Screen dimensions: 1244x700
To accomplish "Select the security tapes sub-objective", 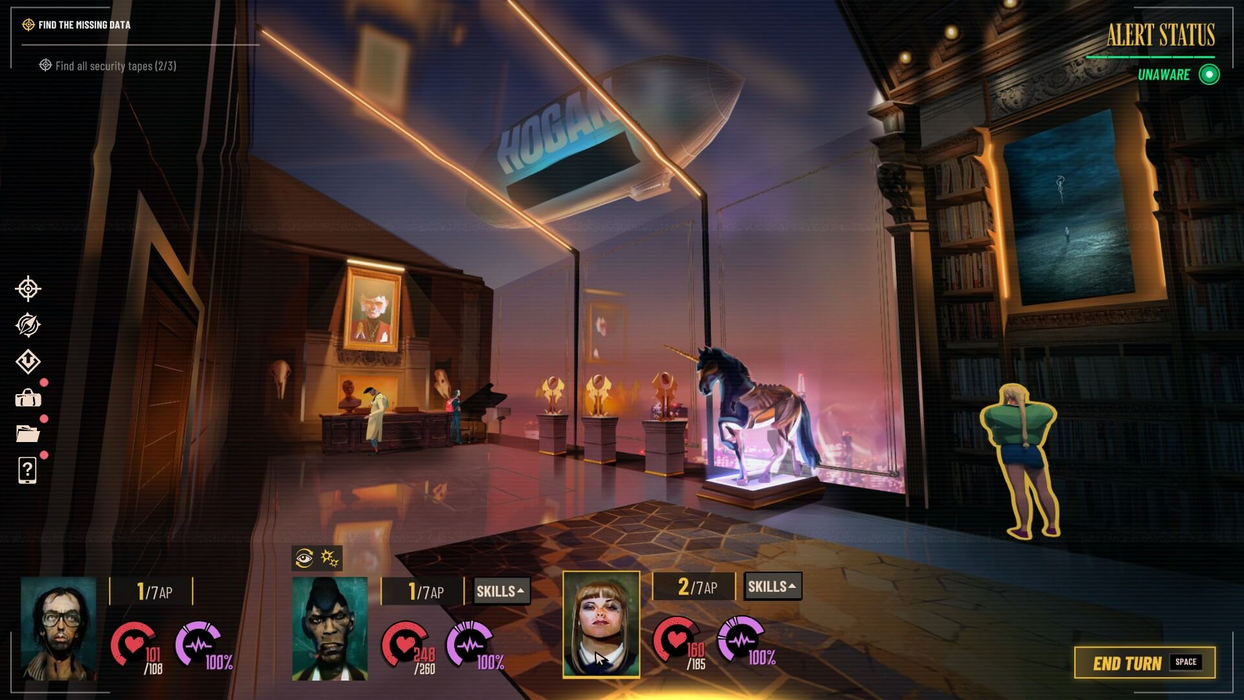I will click(x=115, y=66).
